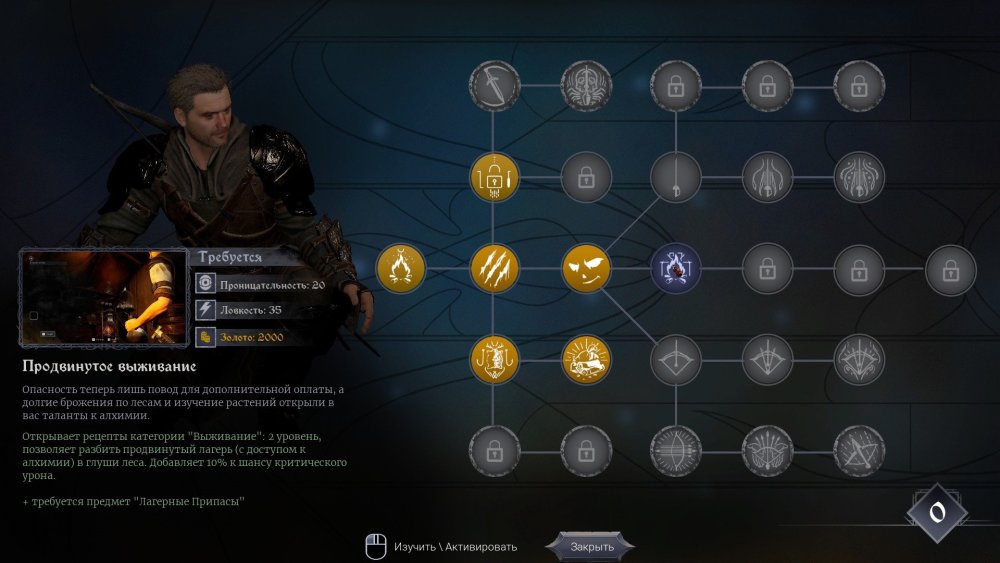Activate the highlighted Продвинутое выживание campfire node
Screen dimensions: 1000x563
pos(676,269)
